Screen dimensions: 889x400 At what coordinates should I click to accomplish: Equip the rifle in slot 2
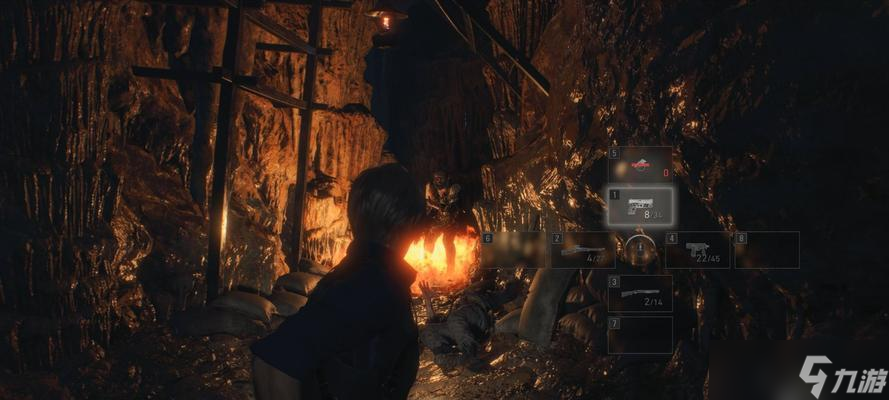(582, 250)
